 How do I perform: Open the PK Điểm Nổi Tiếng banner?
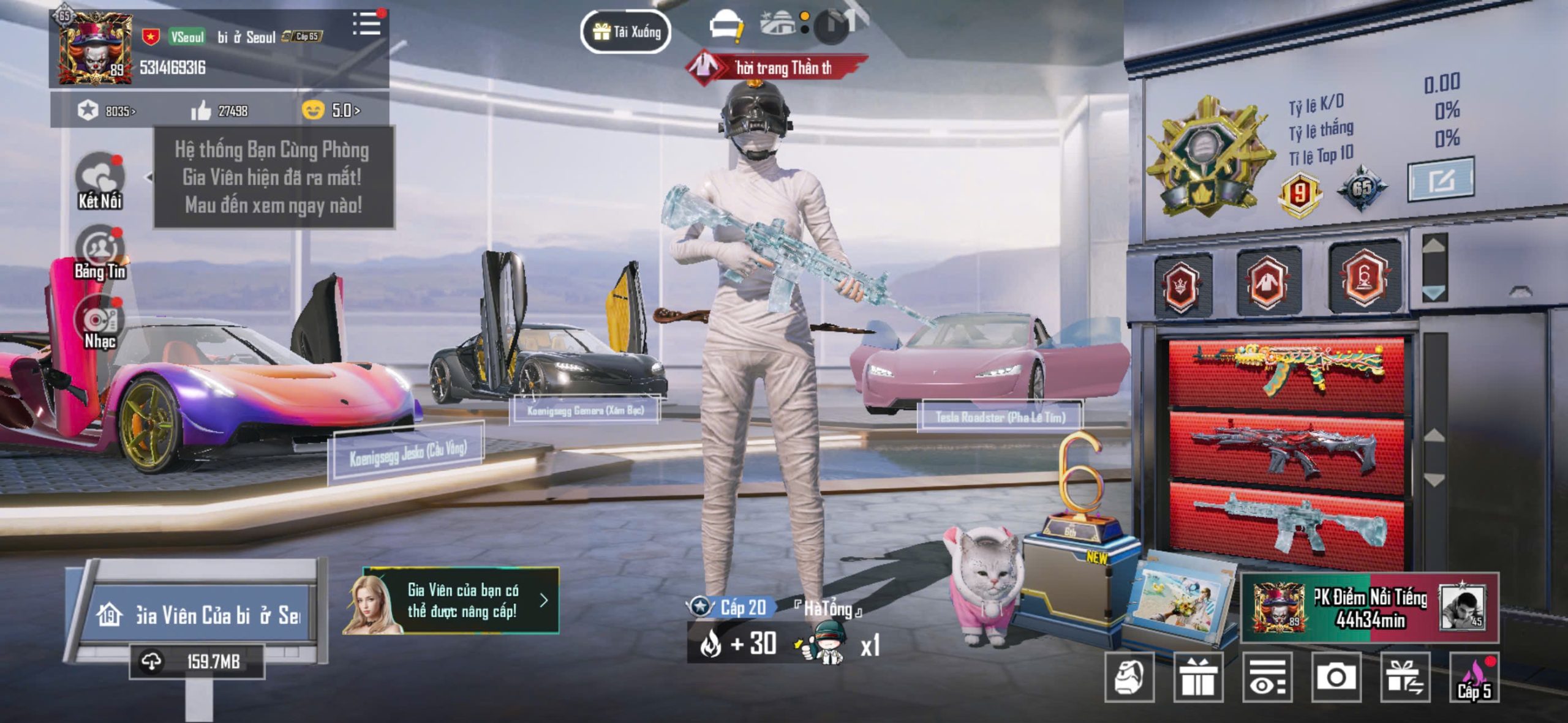[1370, 608]
